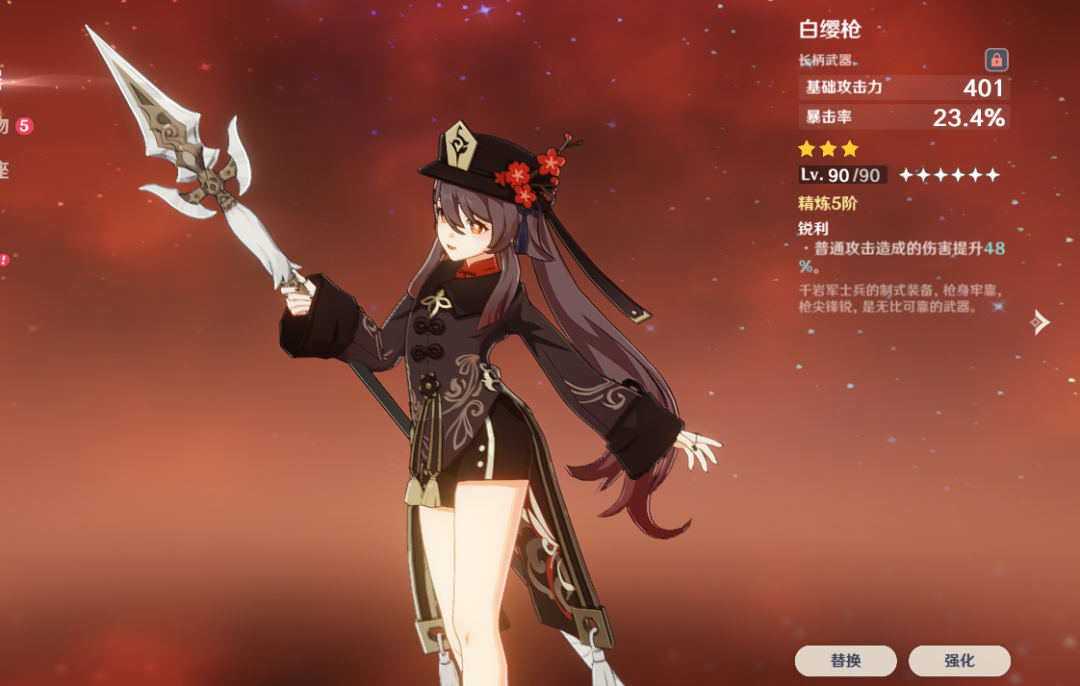The image size is (1080, 686).
Task: Open the 命之座 constellation tab
Action: (x=4, y=170)
